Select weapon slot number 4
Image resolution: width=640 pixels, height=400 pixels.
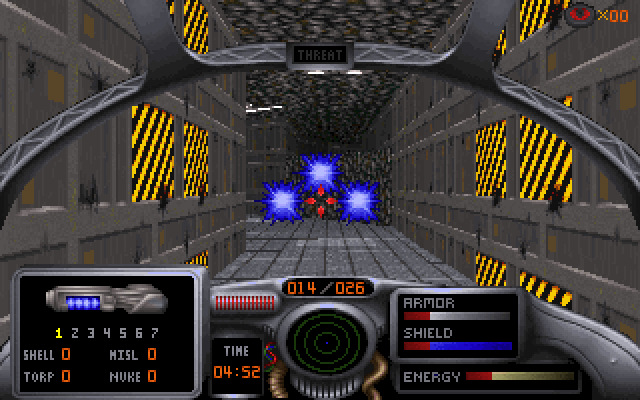point(107,332)
